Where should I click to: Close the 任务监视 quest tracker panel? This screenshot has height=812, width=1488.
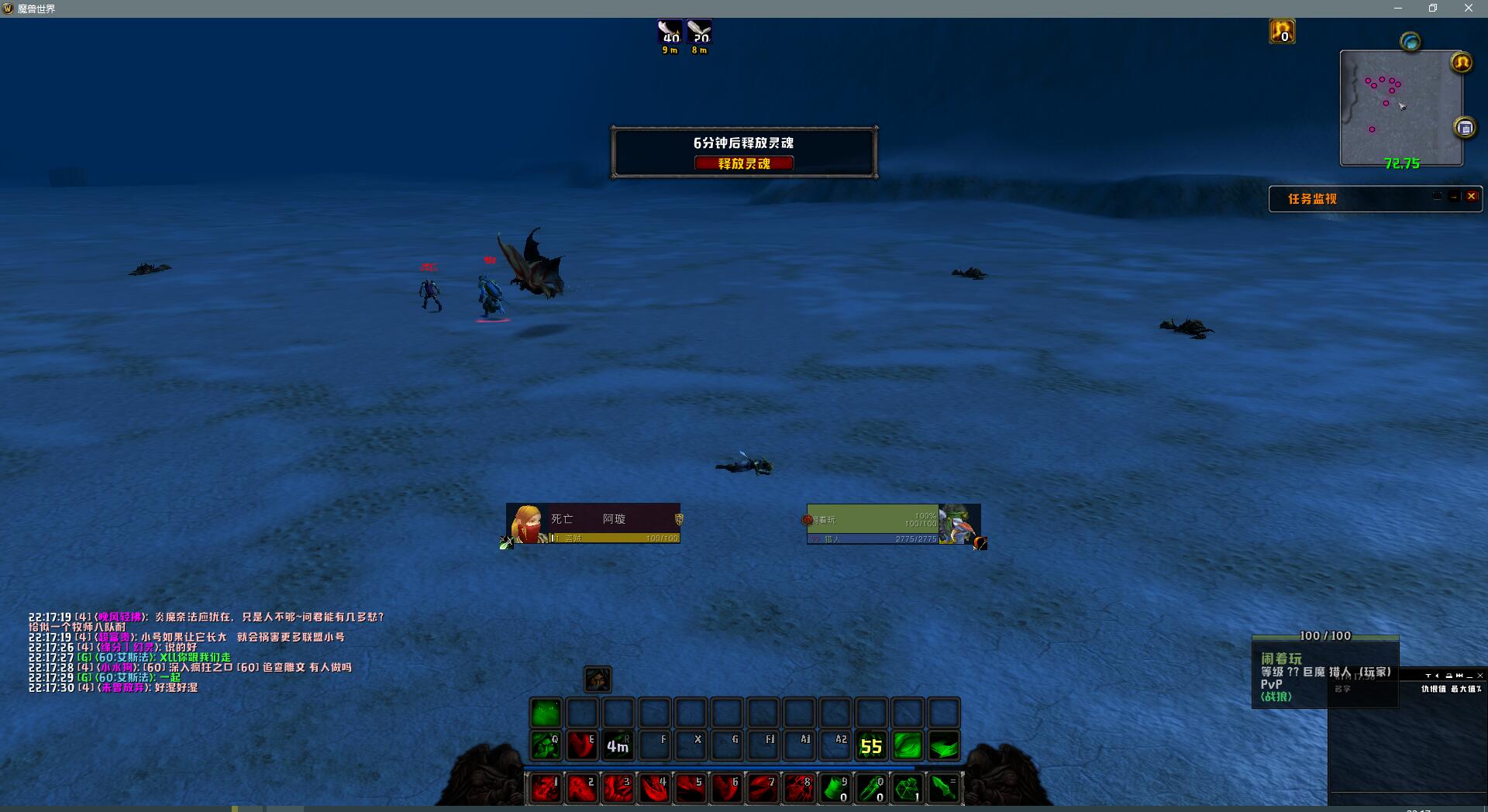point(1471,197)
